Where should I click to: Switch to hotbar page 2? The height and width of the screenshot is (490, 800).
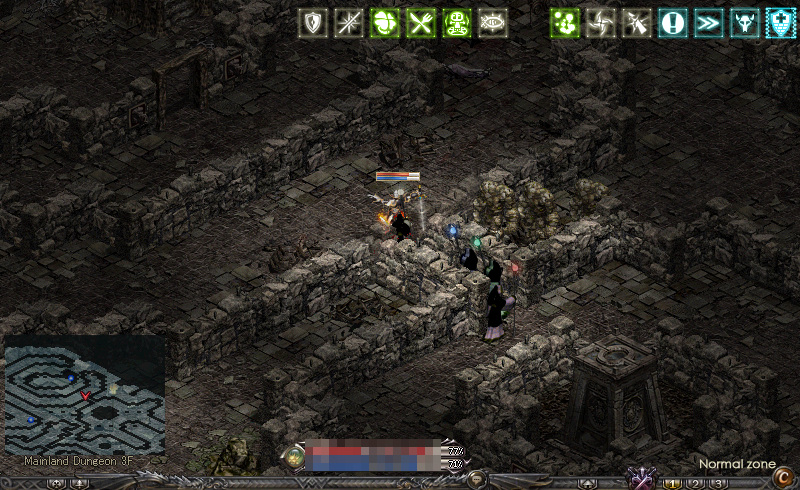pyautogui.click(x=696, y=484)
